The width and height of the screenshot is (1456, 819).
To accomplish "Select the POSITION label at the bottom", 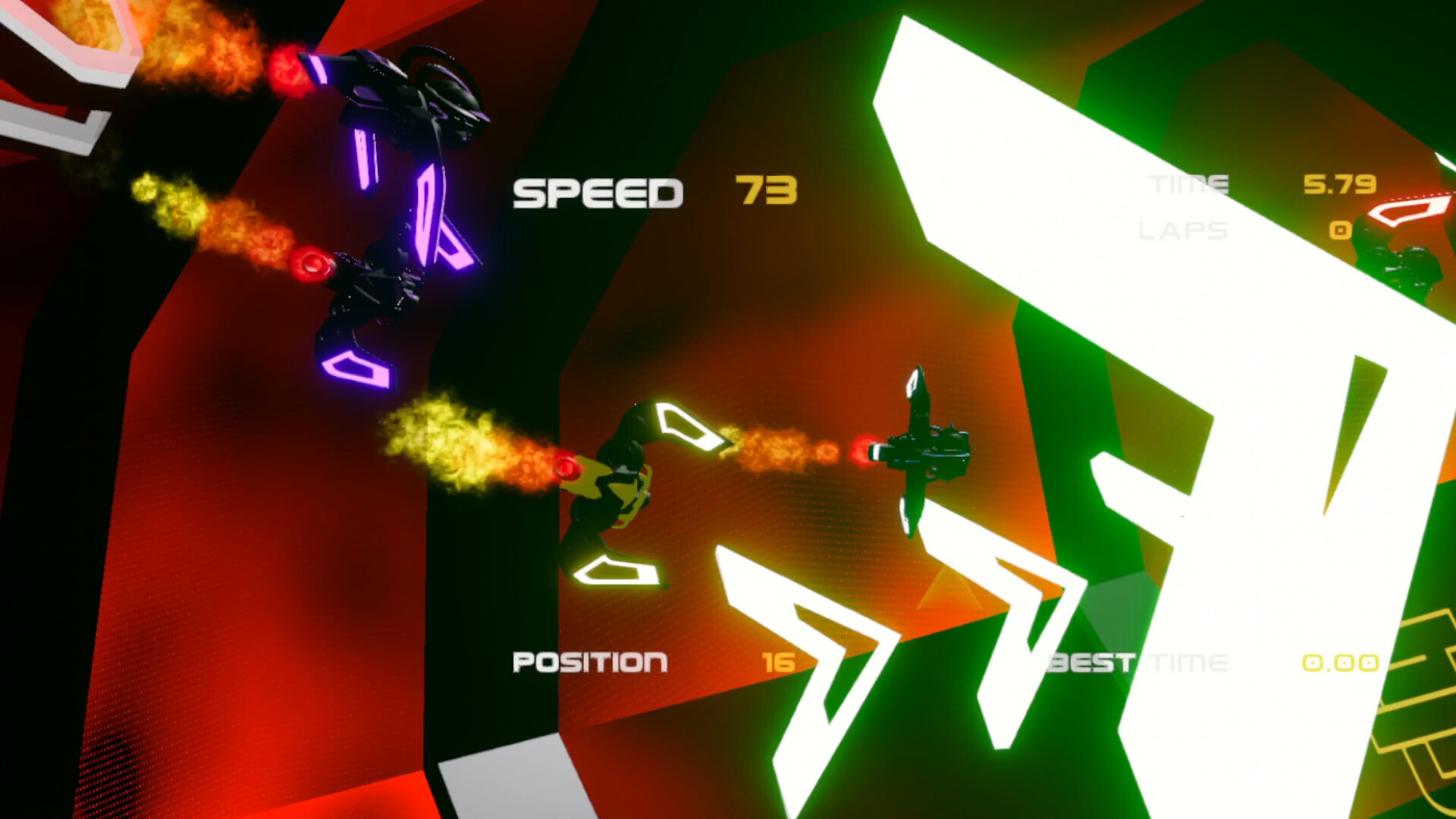I will (591, 662).
